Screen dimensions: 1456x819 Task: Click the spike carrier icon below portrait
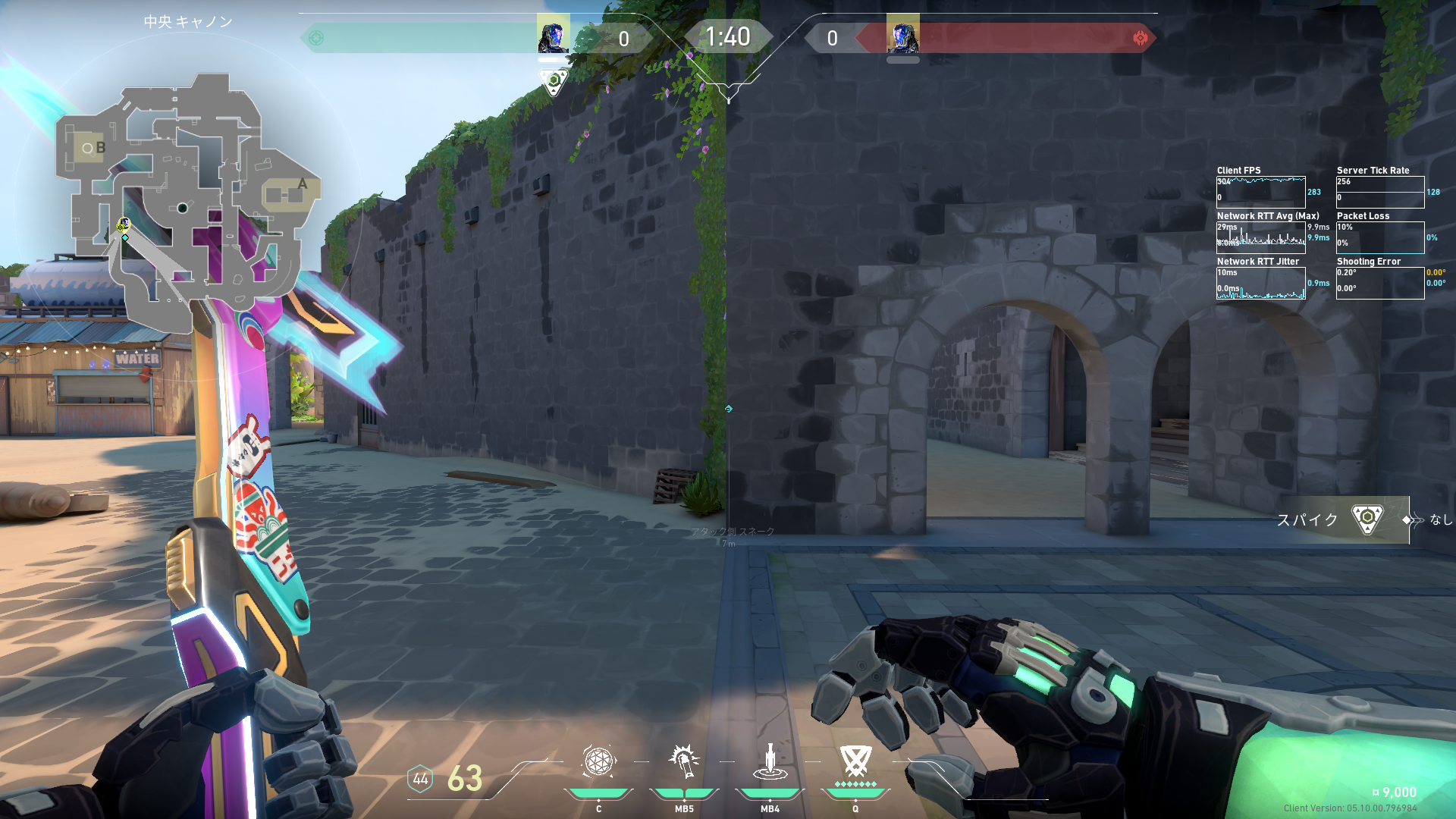coord(554,81)
